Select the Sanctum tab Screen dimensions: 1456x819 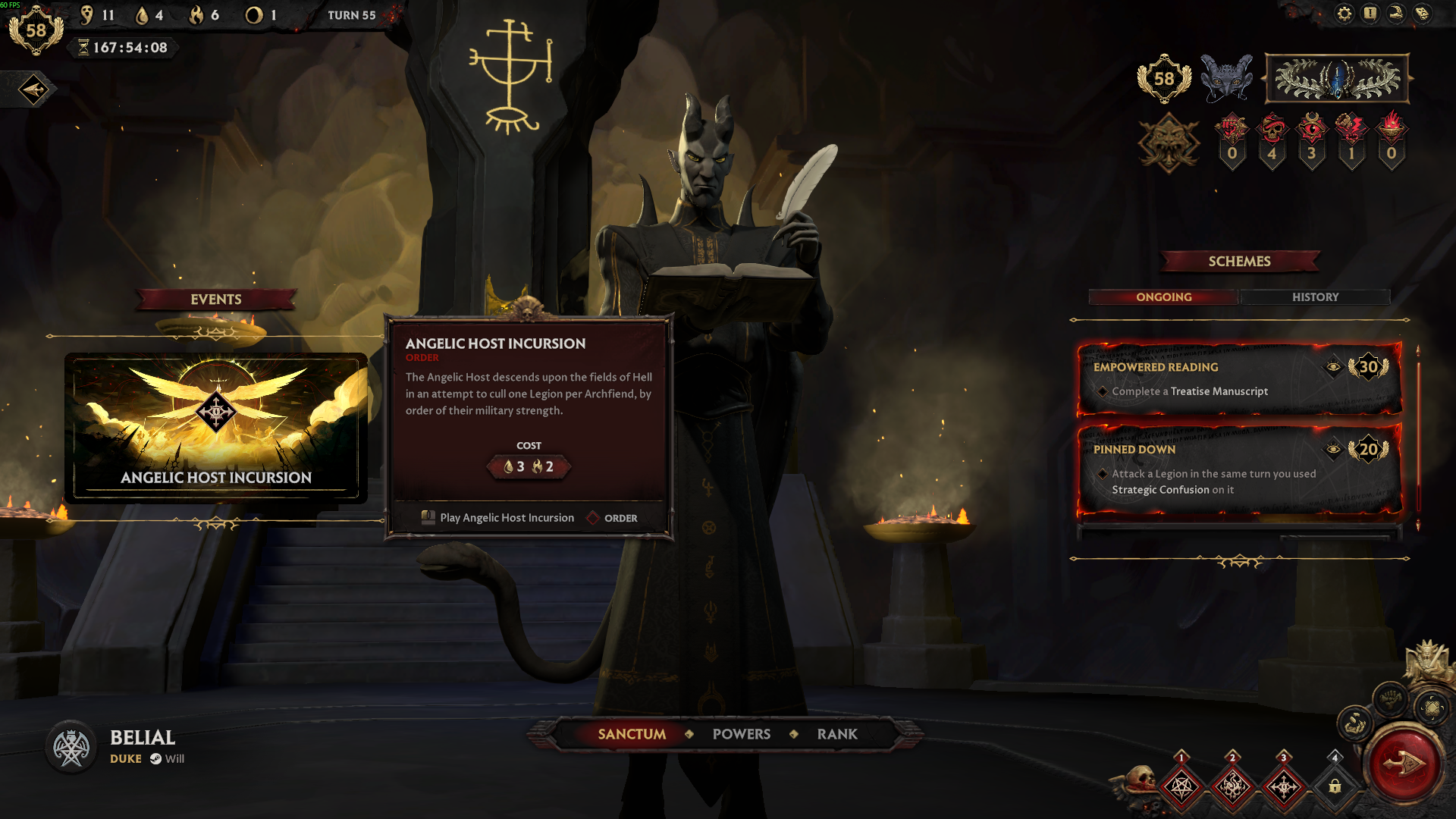[x=632, y=734]
